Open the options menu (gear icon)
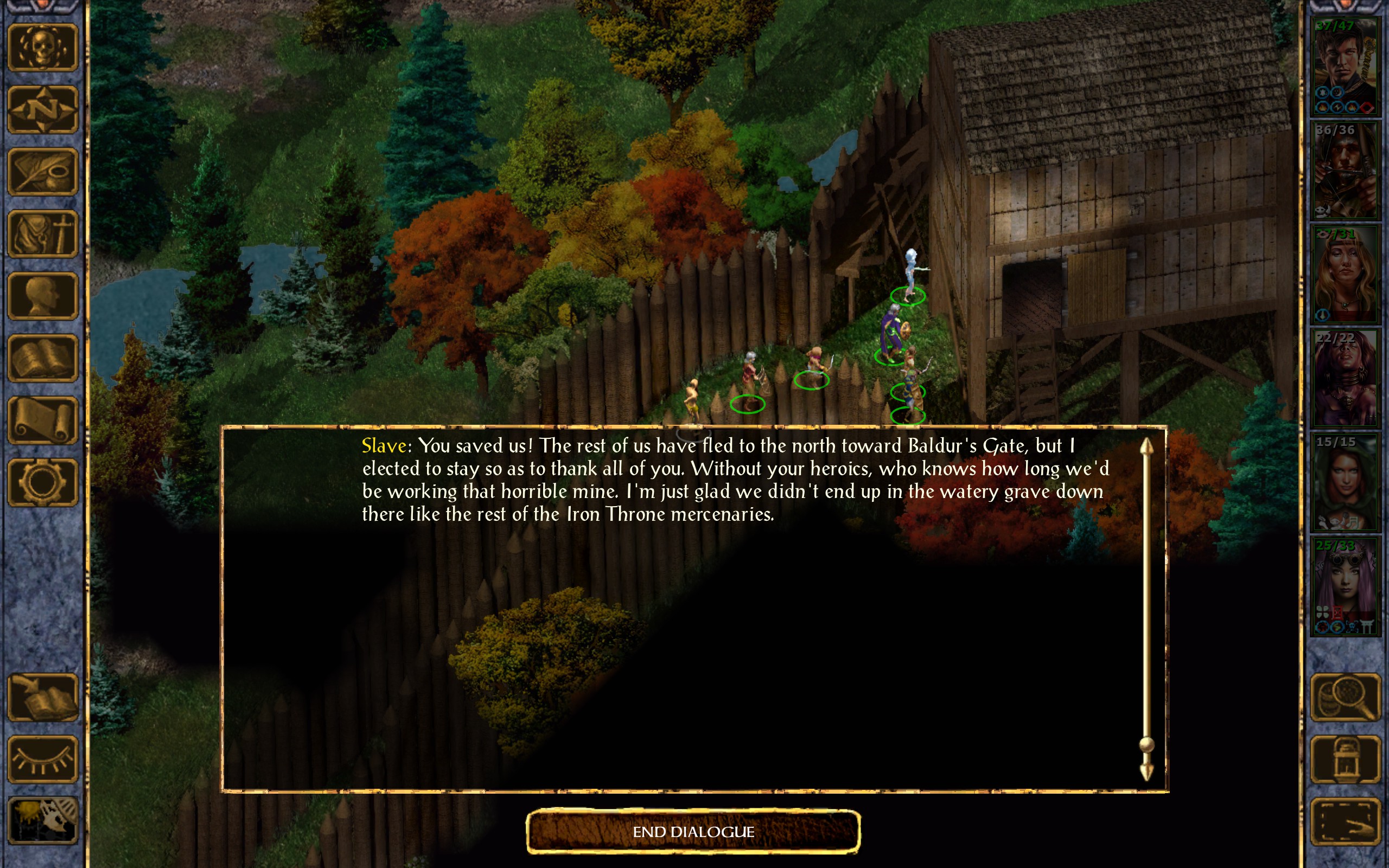Screen dimensions: 1389x868 [42, 483]
